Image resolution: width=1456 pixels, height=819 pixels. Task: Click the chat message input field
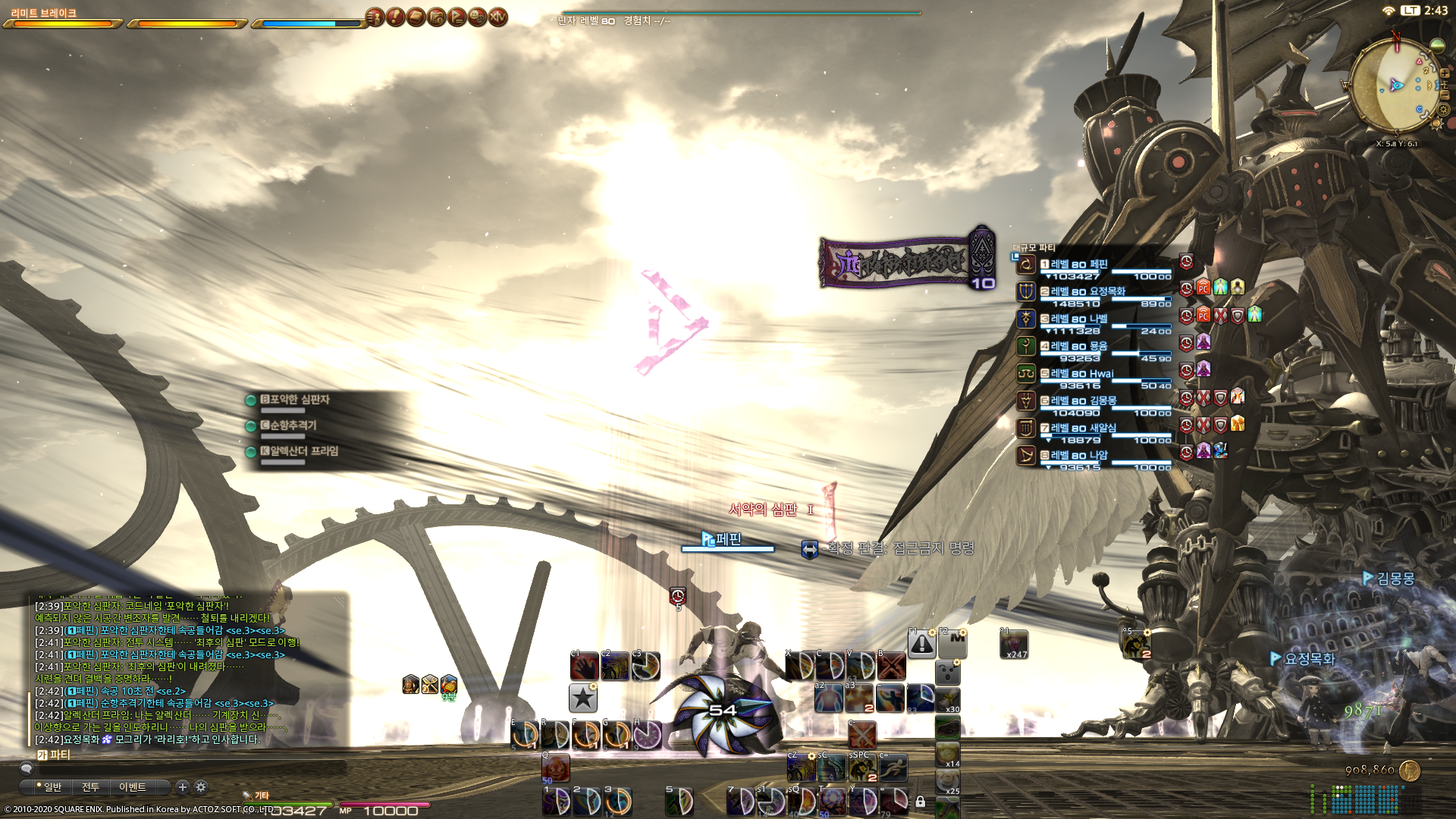tap(190, 768)
